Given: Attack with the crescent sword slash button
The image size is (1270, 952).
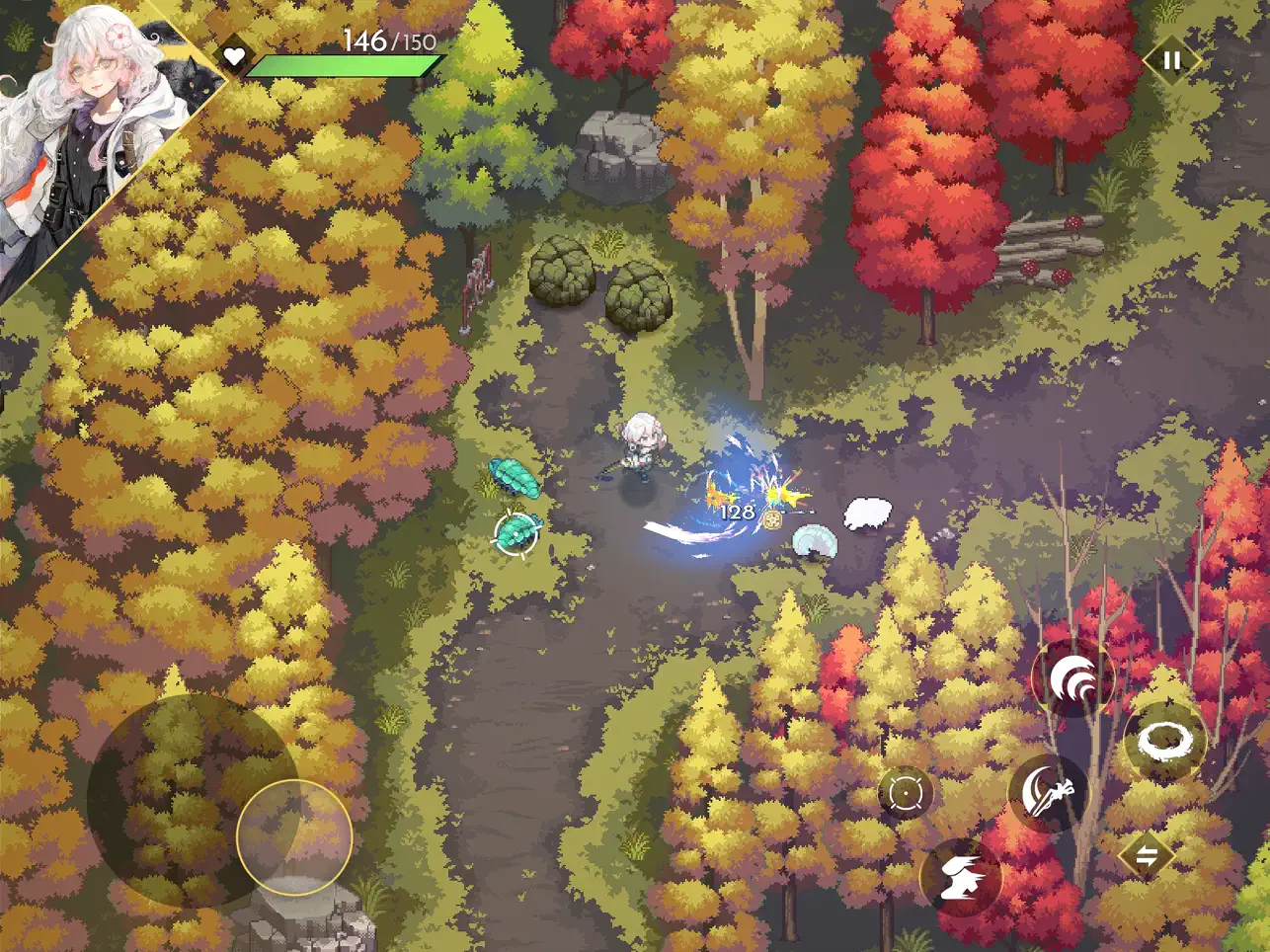Looking at the screenshot, I should pyautogui.click(x=1047, y=792).
